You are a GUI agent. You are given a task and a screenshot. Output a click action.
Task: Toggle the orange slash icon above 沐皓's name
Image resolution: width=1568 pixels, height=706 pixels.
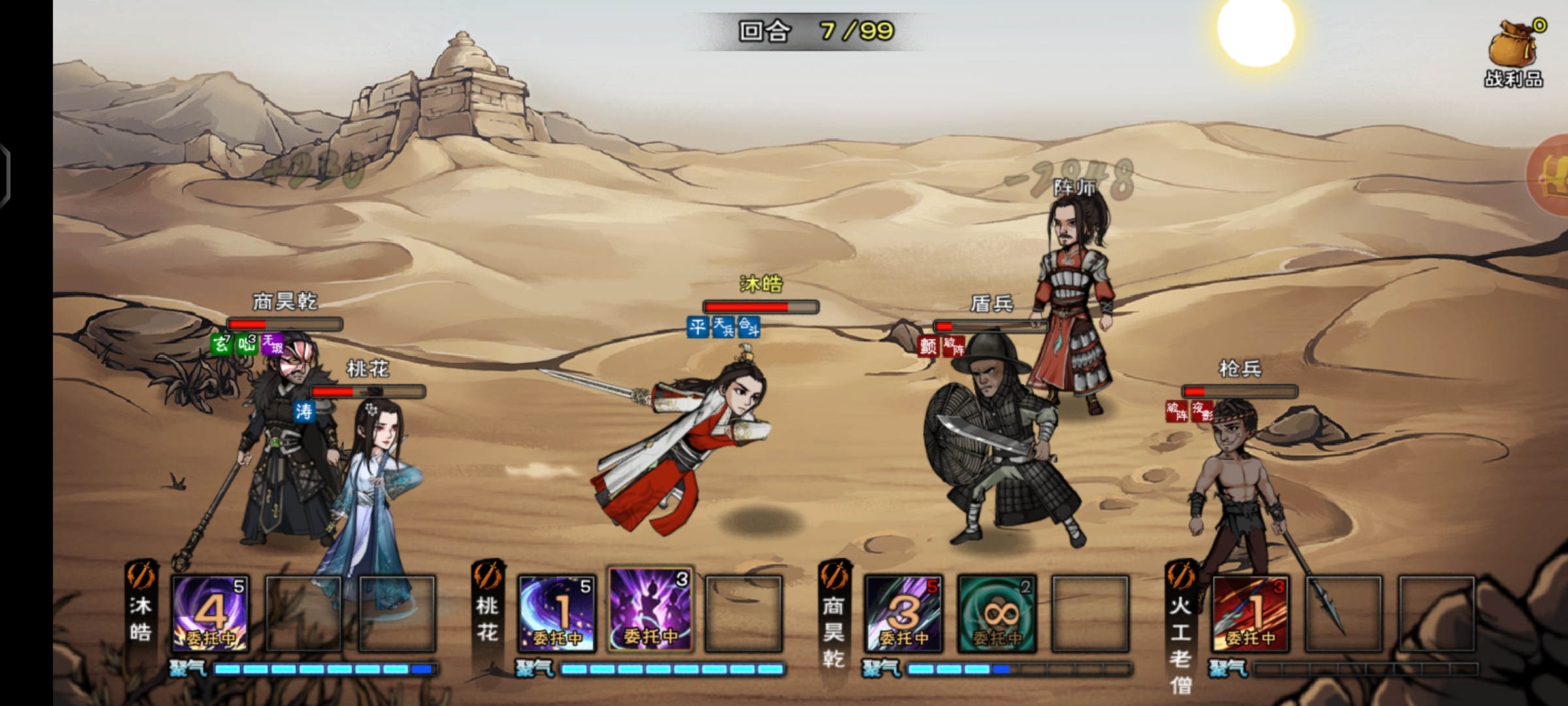tap(141, 576)
